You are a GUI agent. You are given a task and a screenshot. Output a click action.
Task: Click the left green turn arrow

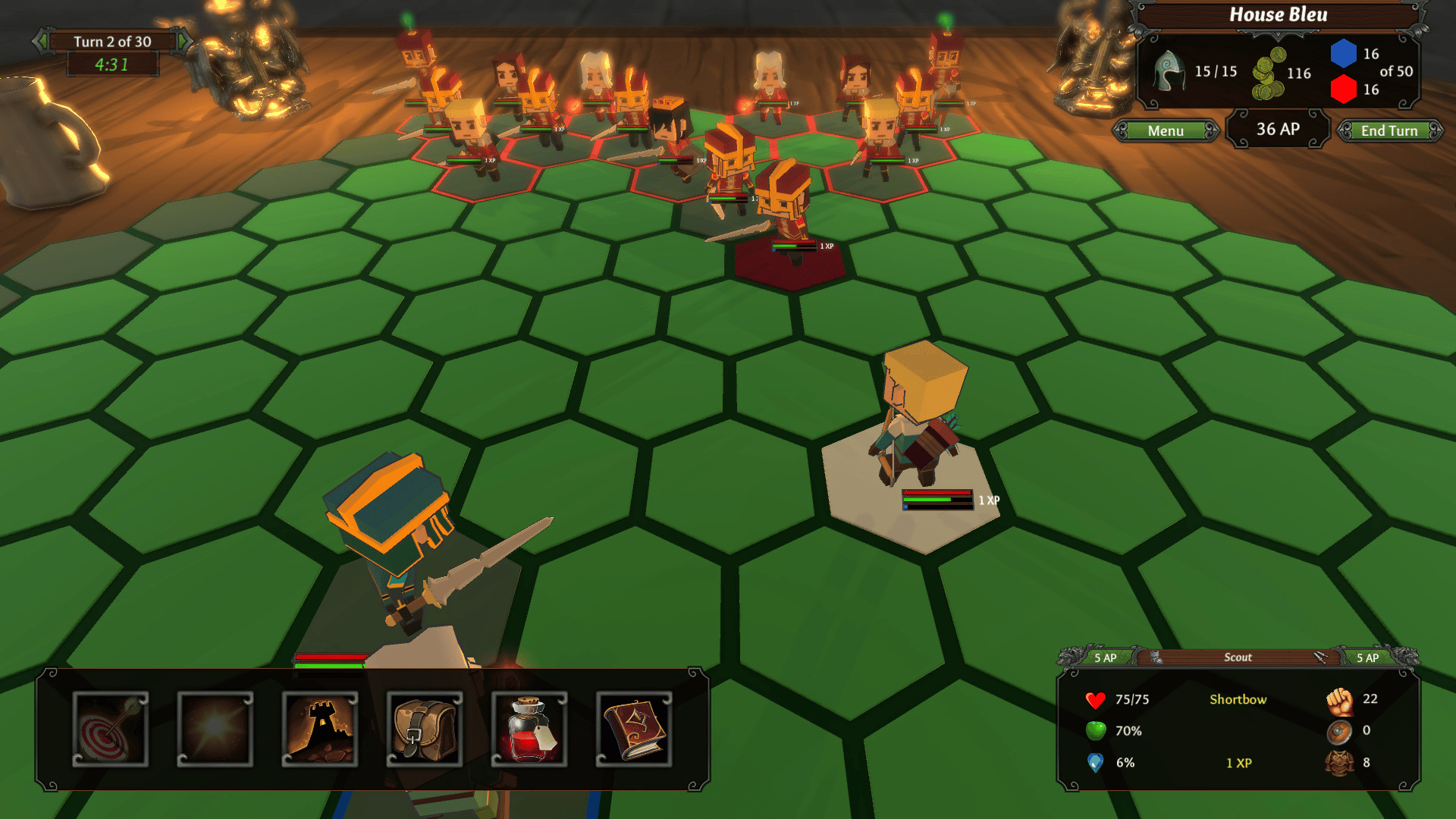42,41
